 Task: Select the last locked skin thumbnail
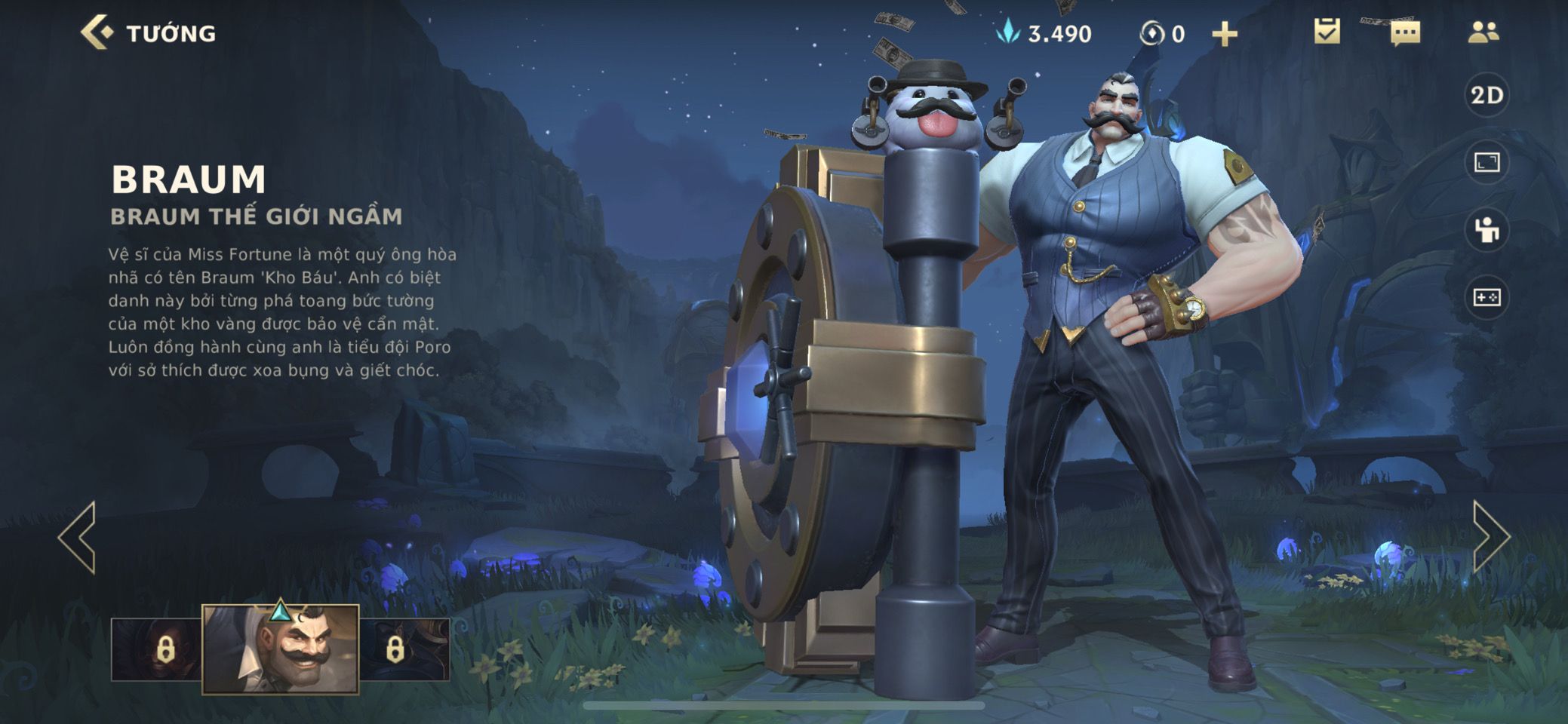(x=404, y=649)
